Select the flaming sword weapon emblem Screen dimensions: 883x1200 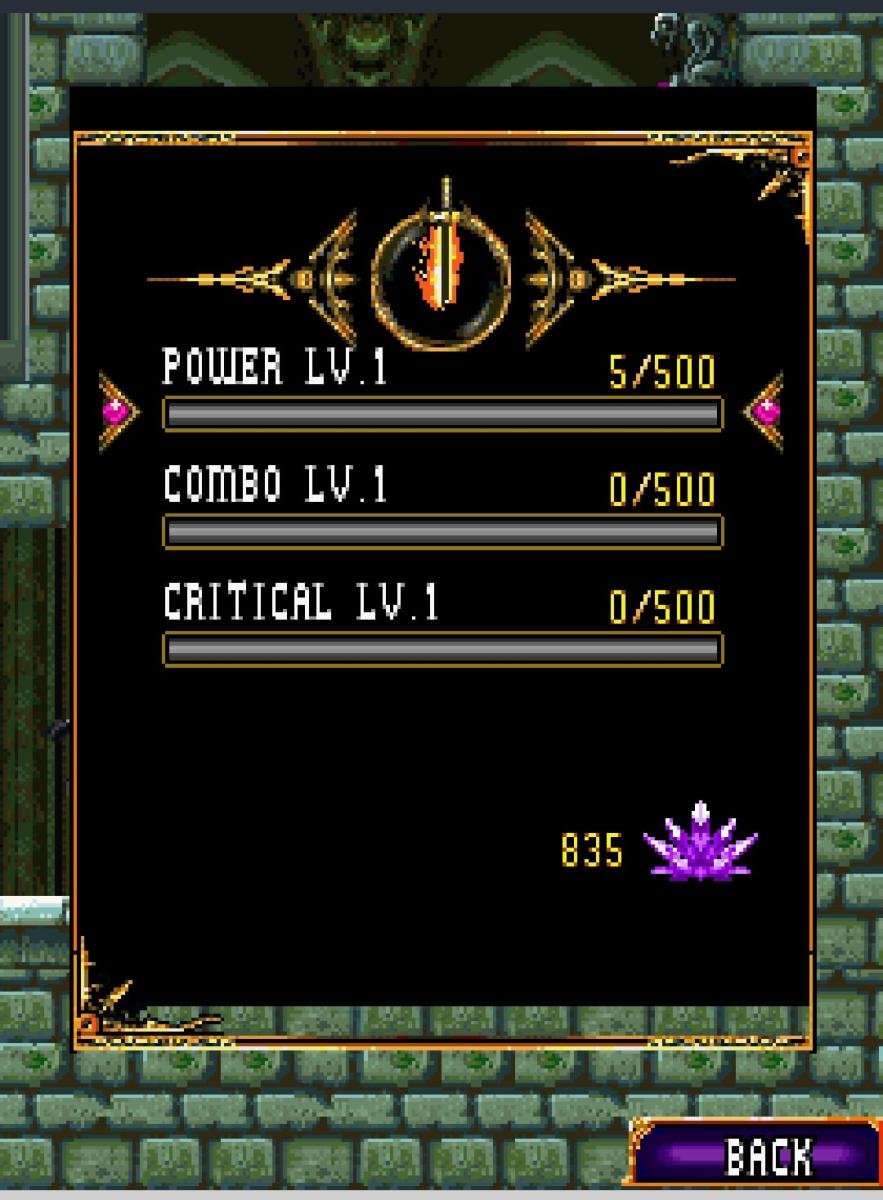click(x=441, y=269)
